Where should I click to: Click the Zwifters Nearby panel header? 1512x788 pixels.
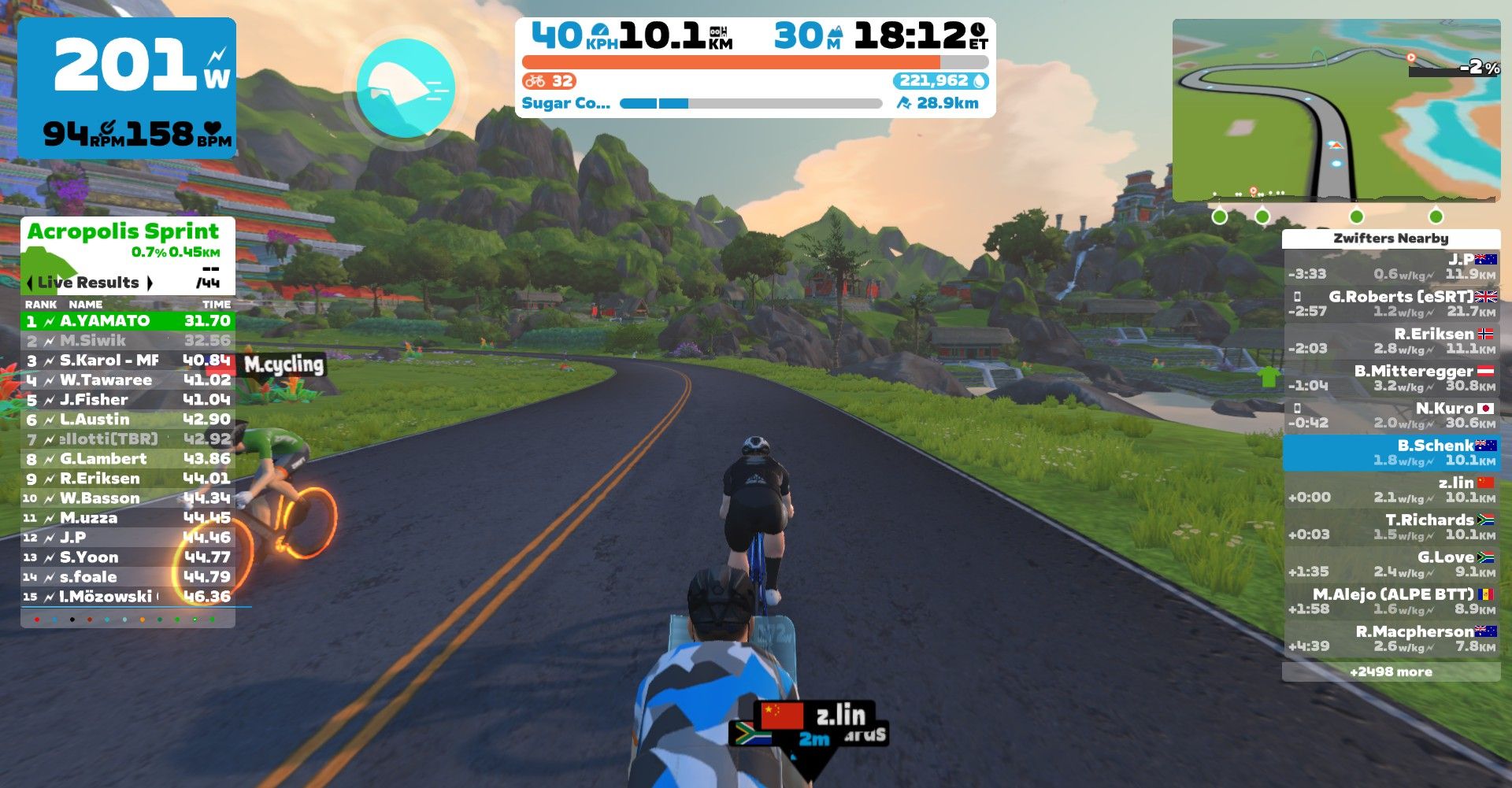coord(1390,237)
